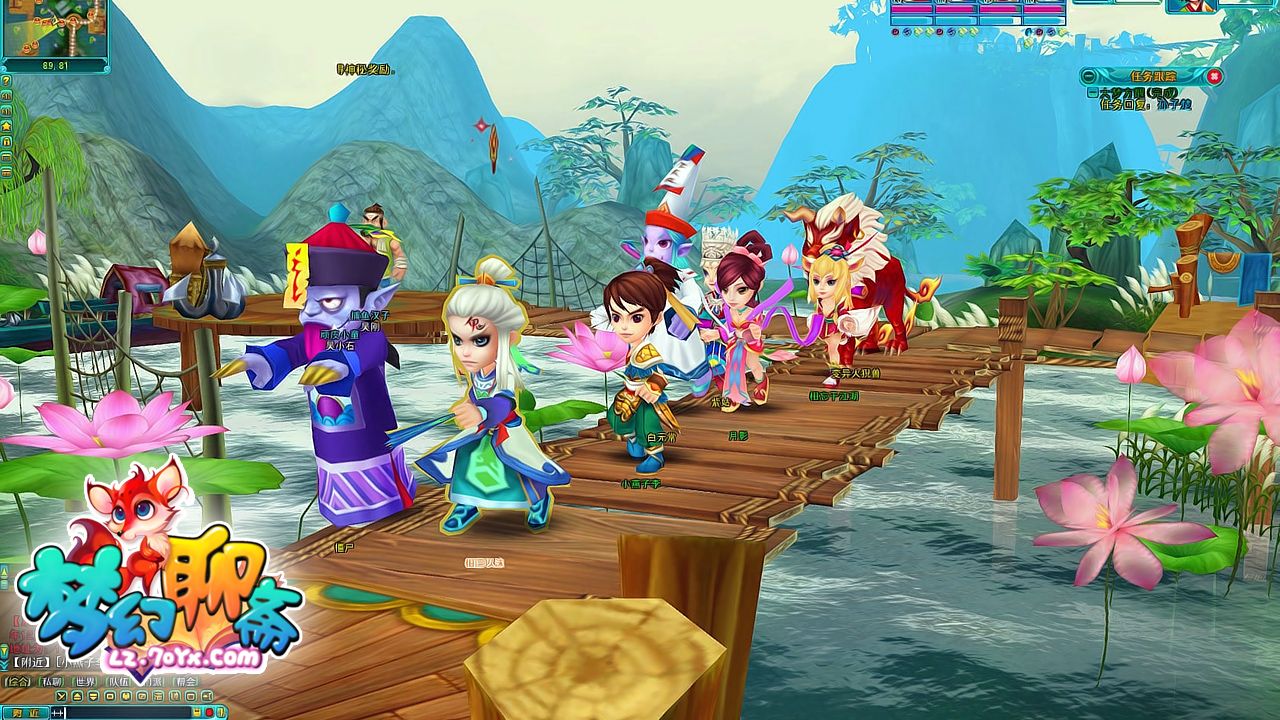Image resolution: width=1280 pixels, height=720 pixels.
Task: Select the yellow star icon below minimap
Action: pyautogui.click(x=6, y=126)
